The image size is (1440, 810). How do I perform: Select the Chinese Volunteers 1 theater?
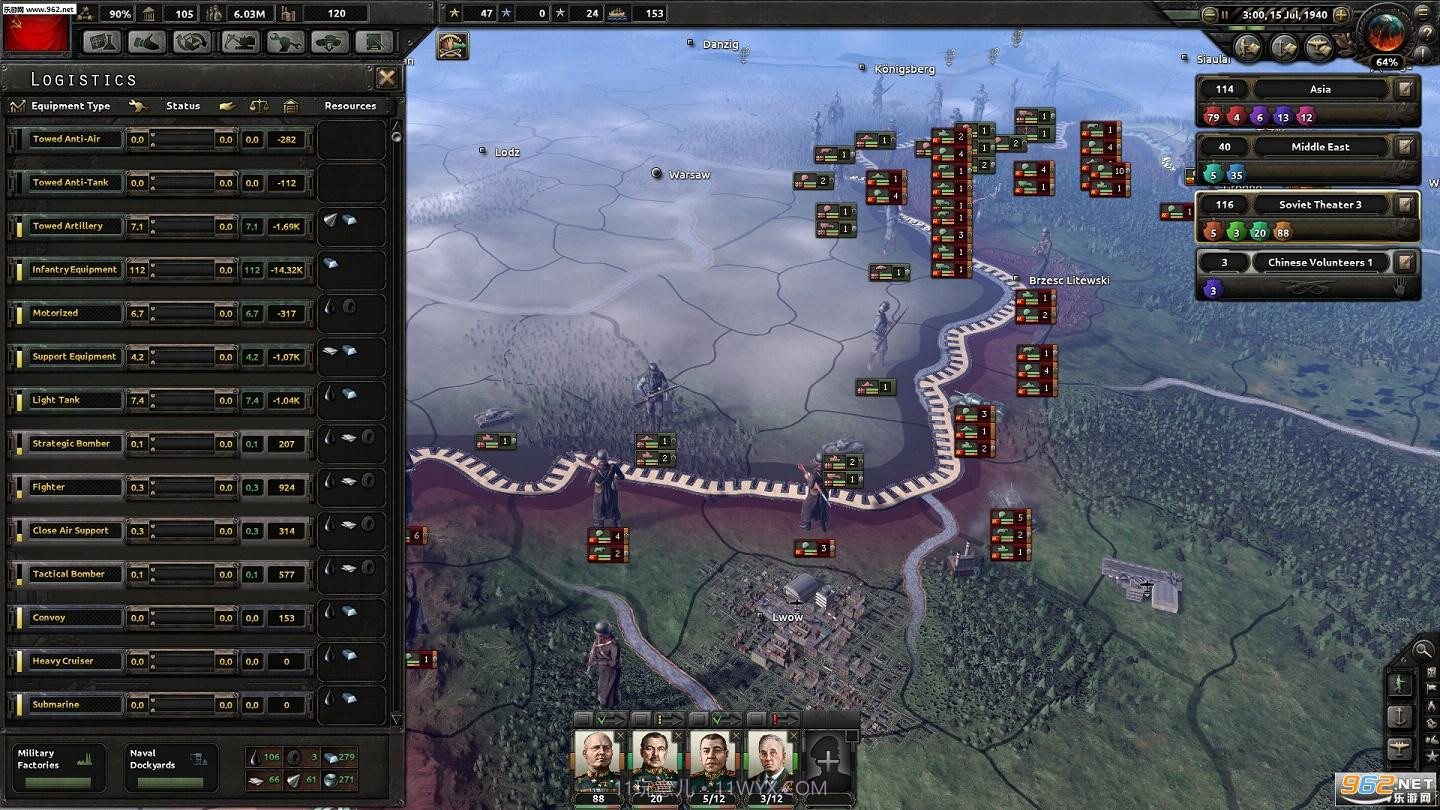coord(1320,263)
